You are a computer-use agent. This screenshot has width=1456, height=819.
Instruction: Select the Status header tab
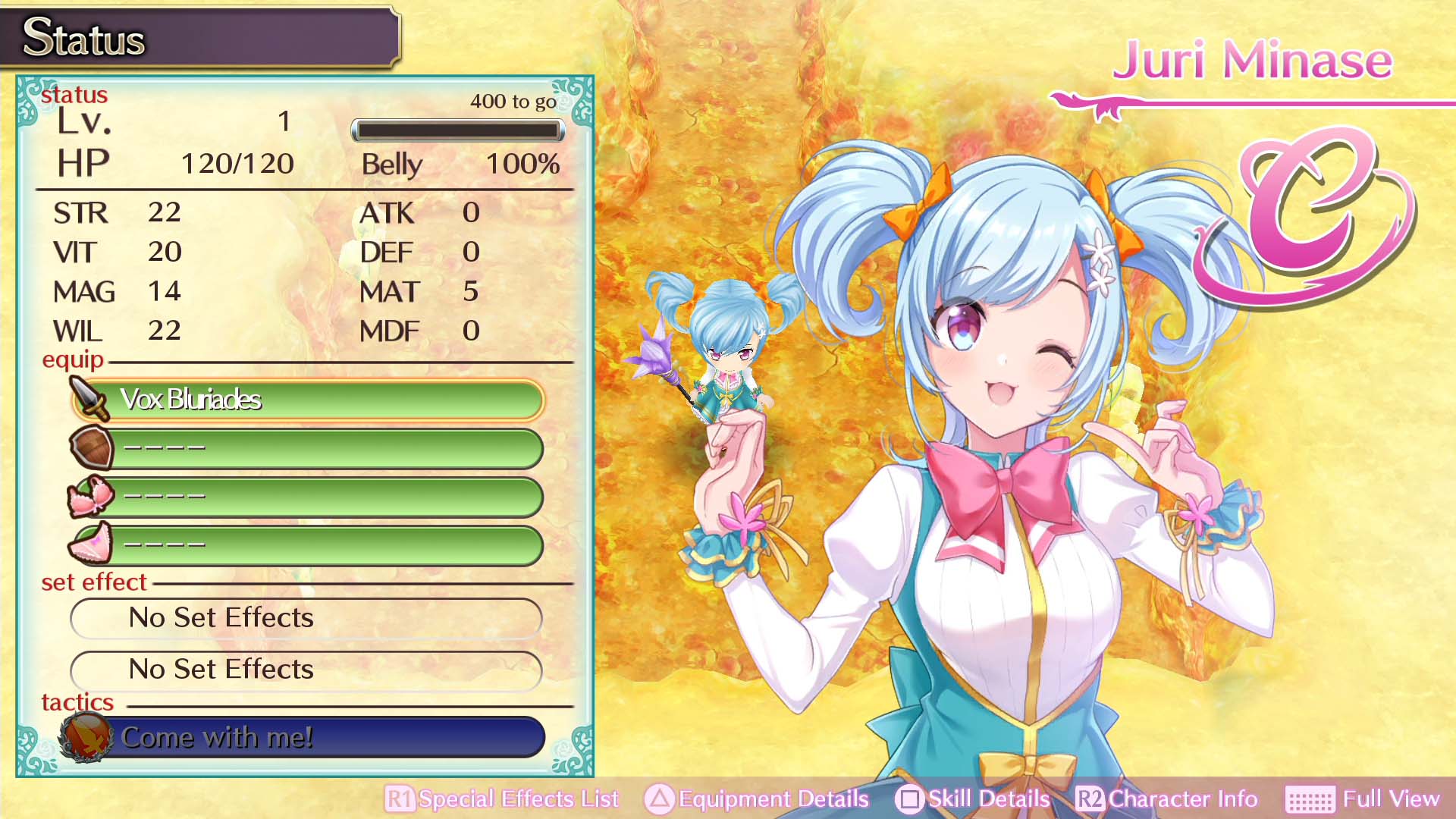coord(83,39)
